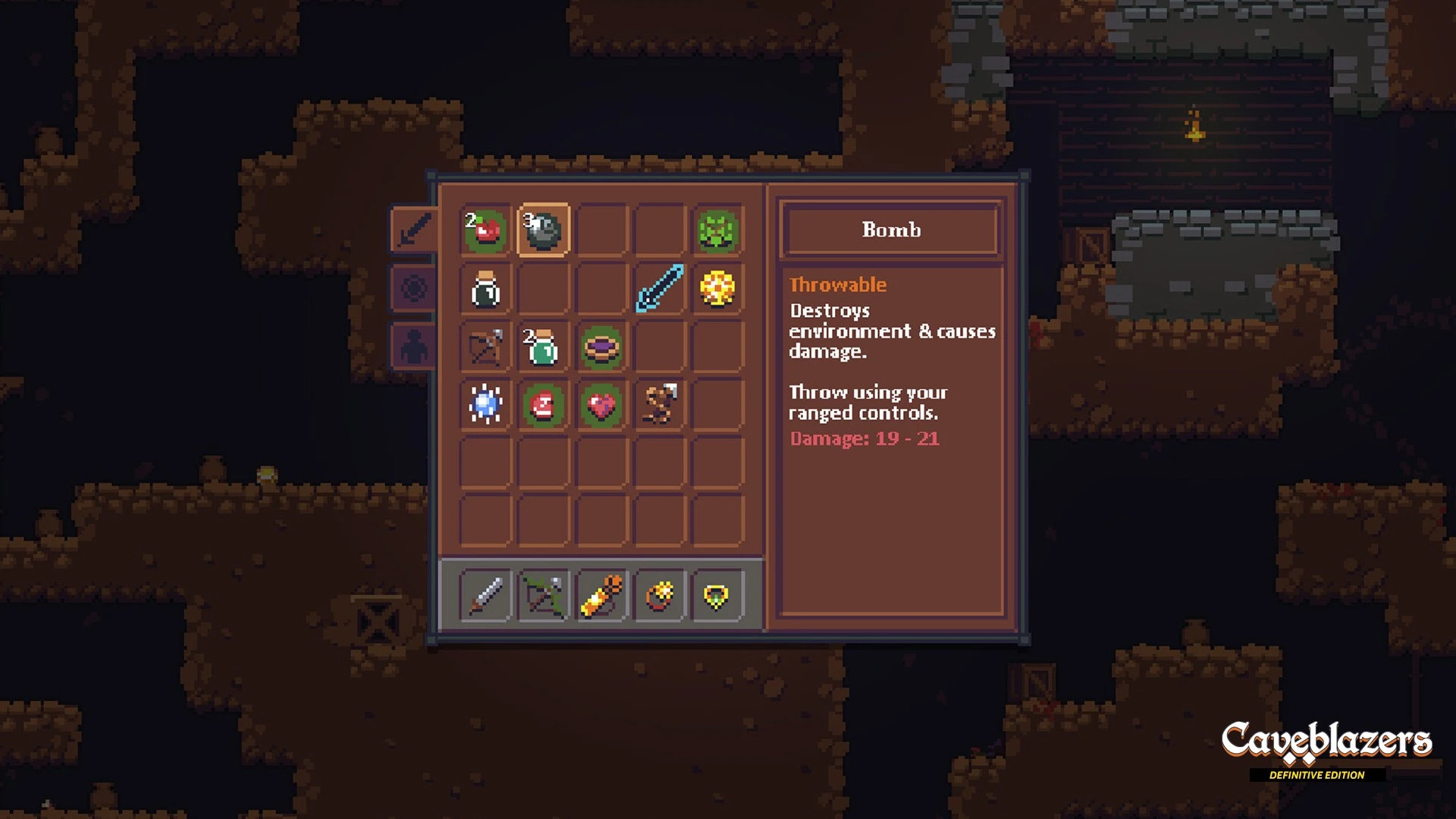The image size is (1456, 819).
Task: Select the equipped green bow slot
Action: [543, 595]
